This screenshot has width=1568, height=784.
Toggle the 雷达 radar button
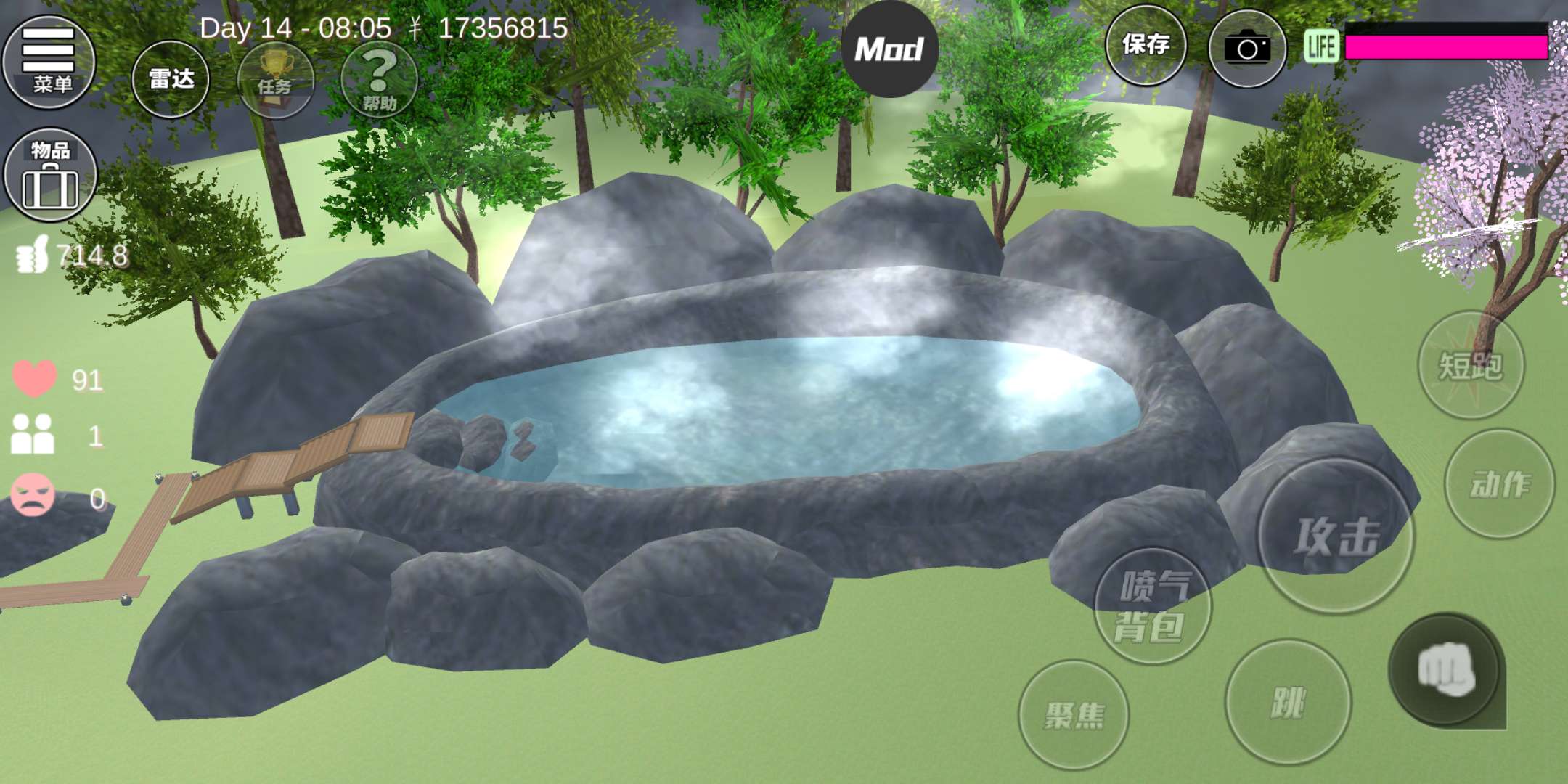click(x=171, y=79)
